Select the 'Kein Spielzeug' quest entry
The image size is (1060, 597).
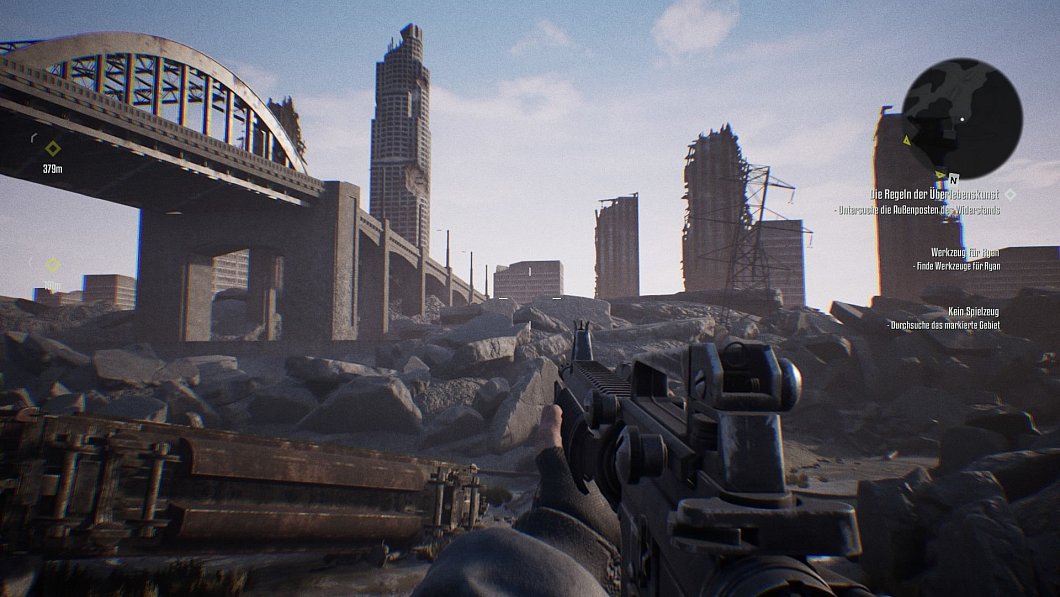tap(973, 312)
